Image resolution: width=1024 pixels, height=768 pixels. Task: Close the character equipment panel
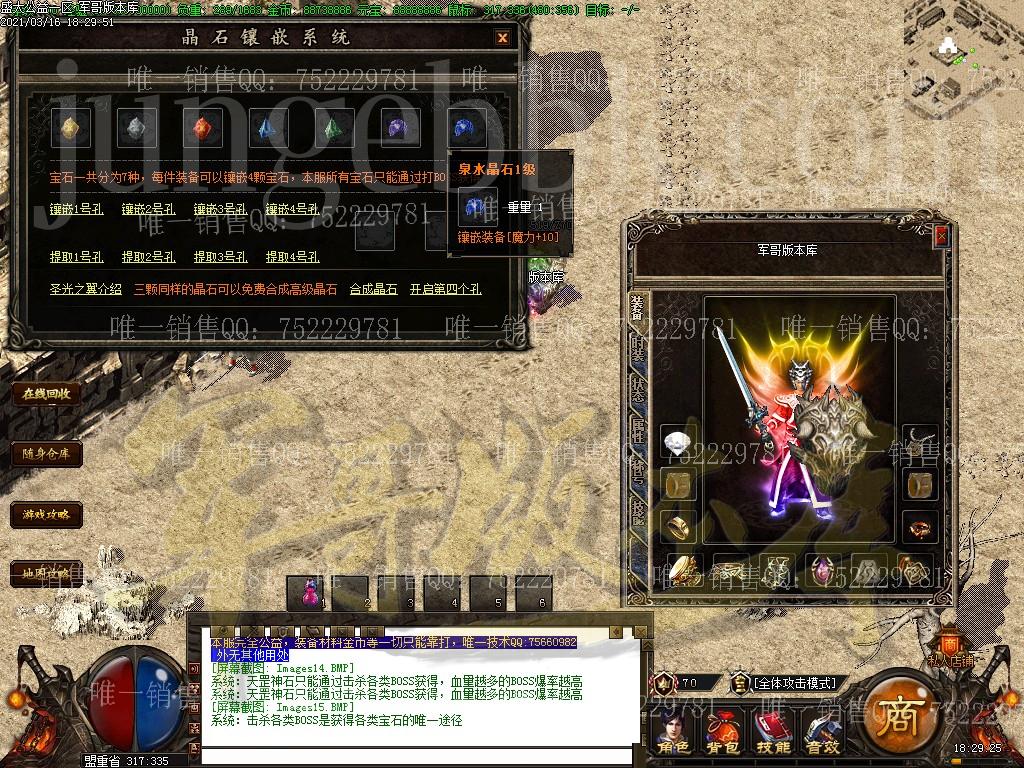(941, 236)
